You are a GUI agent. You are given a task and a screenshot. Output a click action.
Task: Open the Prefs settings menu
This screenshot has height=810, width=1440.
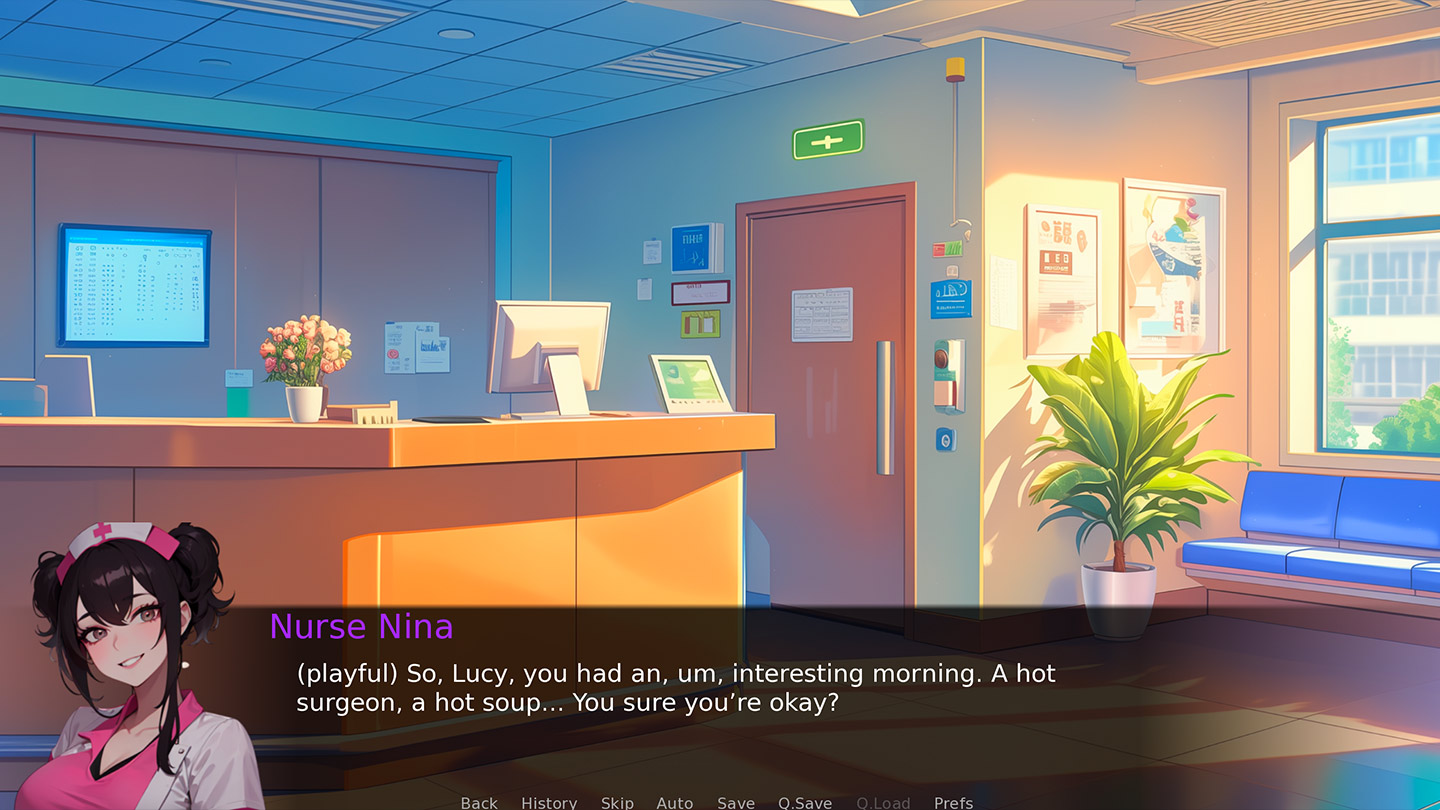coord(952,802)
